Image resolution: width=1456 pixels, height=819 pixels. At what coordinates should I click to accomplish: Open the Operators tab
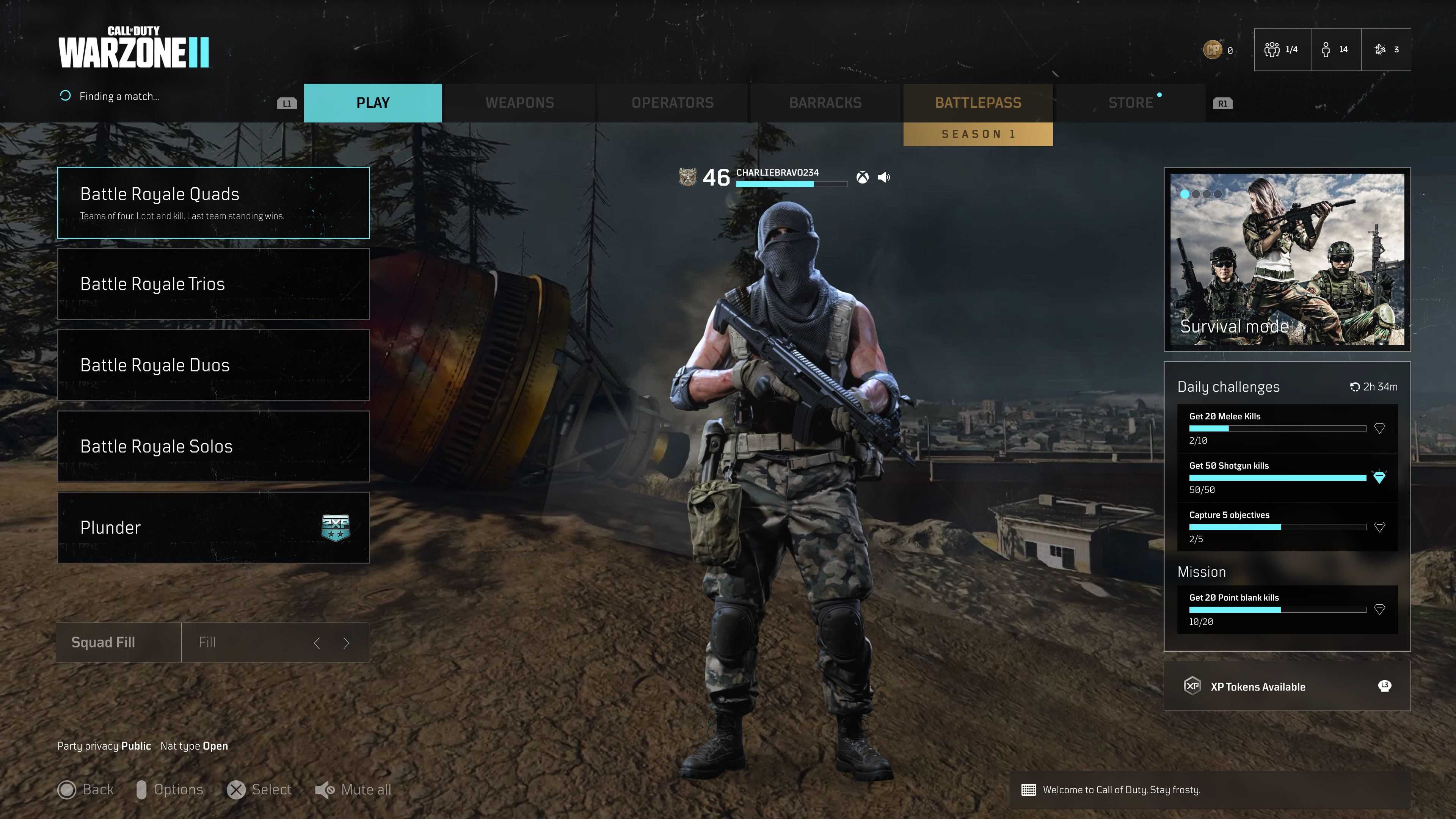tap(672, 103)
